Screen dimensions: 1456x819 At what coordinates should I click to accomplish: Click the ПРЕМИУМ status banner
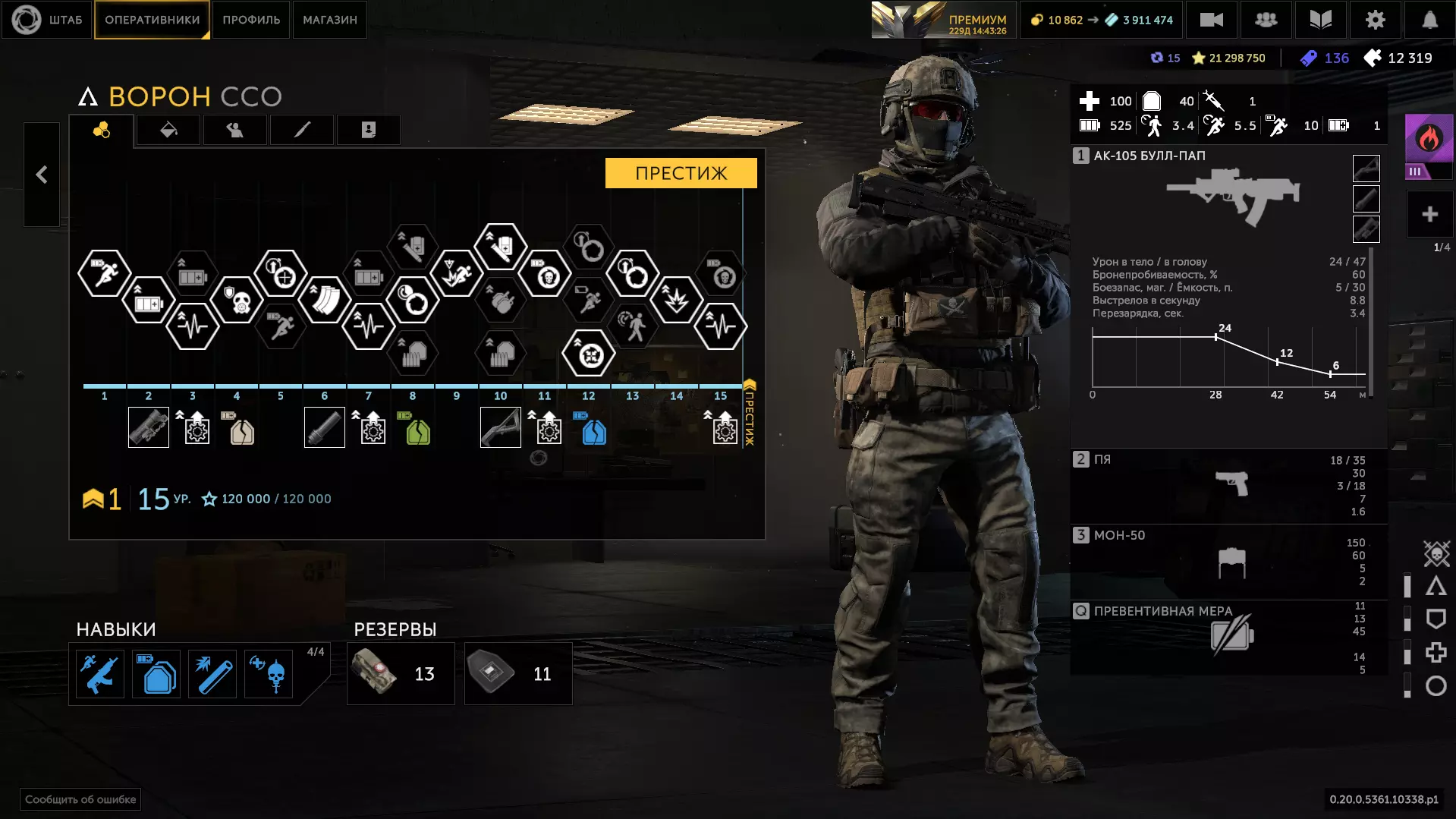click(x=942, y=20)
